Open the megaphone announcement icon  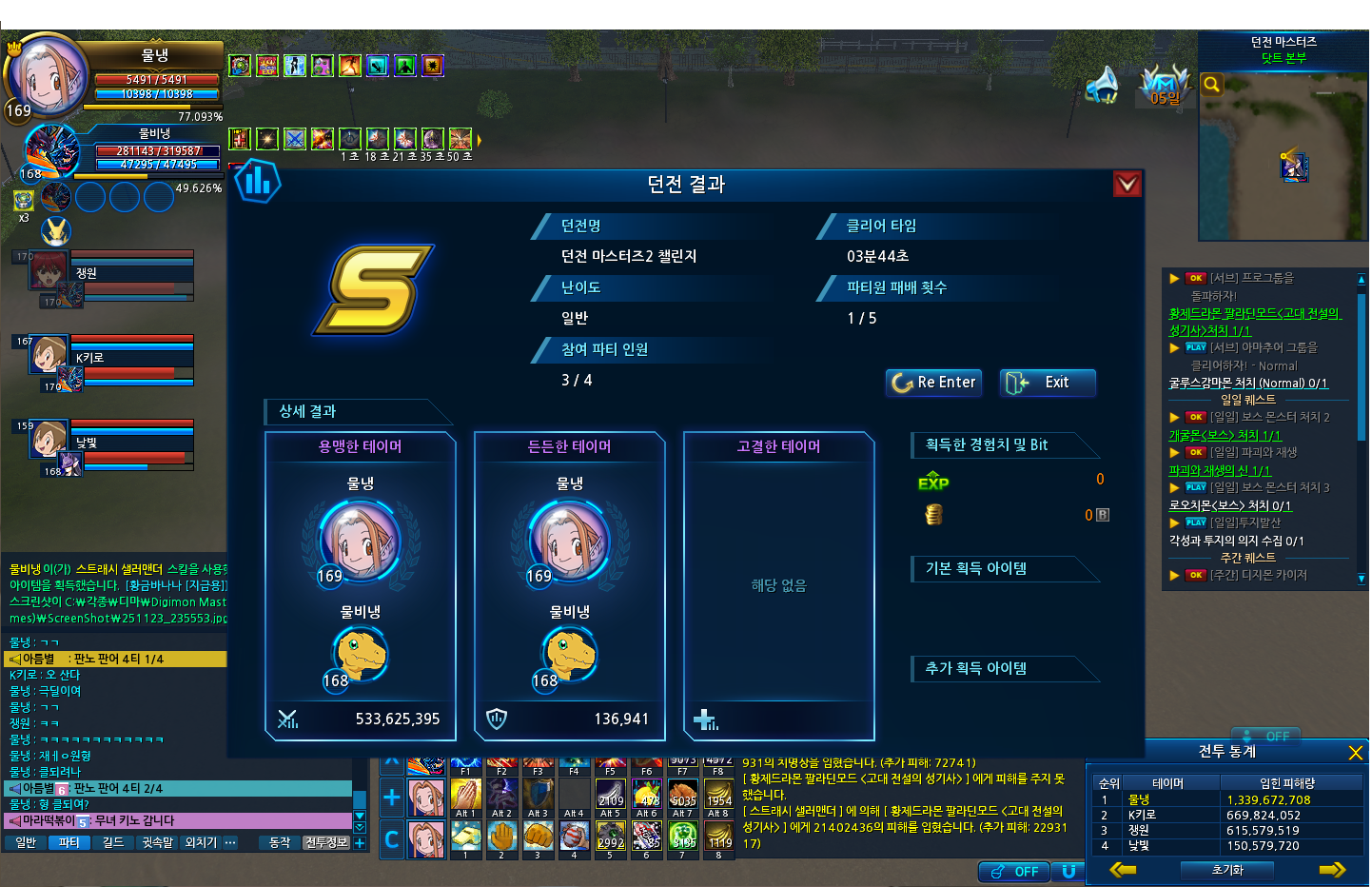pos(1103,85)
